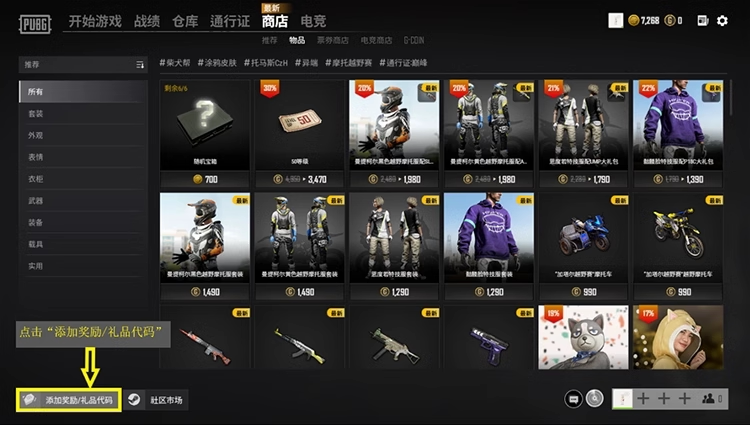
Task: Select the 武器 weapons category
Action: (36, 201)
